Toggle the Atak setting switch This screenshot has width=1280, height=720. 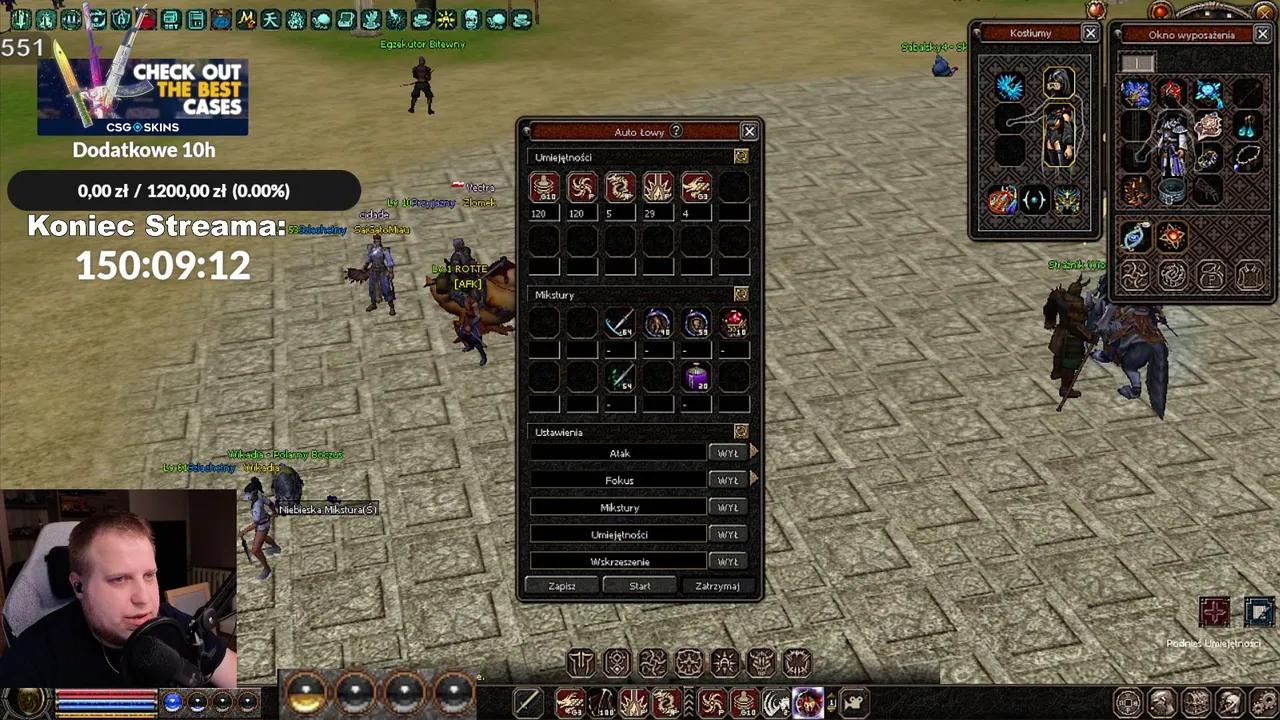tap(727, 453)
